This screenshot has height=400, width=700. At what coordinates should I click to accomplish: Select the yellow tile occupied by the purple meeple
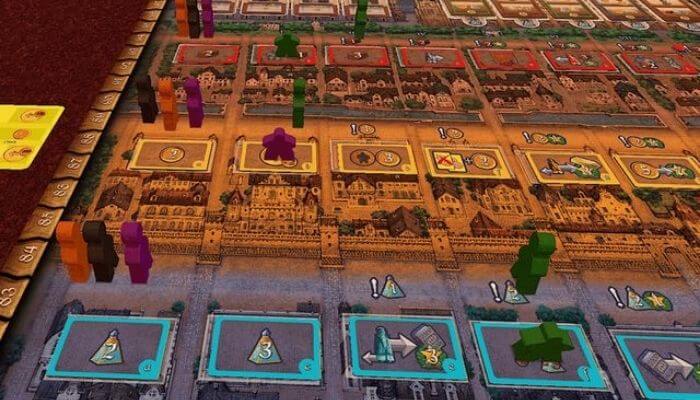tap(277, 156)
